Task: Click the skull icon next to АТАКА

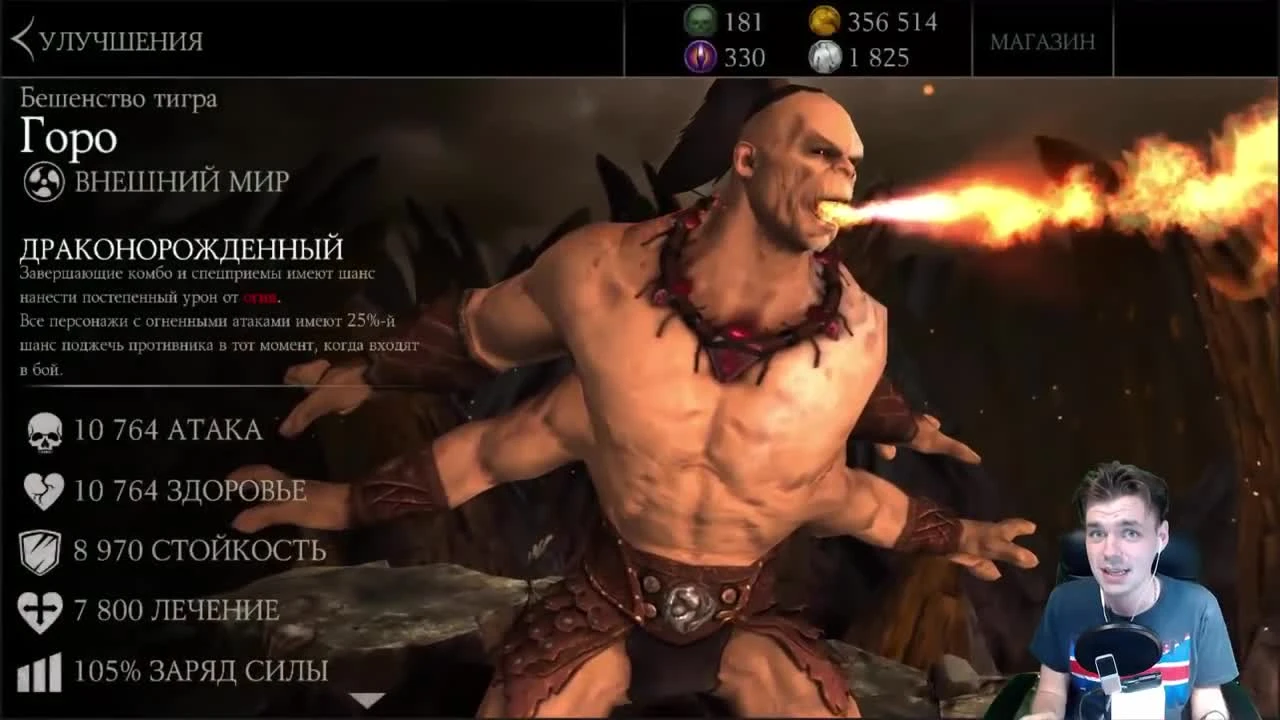Action: point(44,431)
